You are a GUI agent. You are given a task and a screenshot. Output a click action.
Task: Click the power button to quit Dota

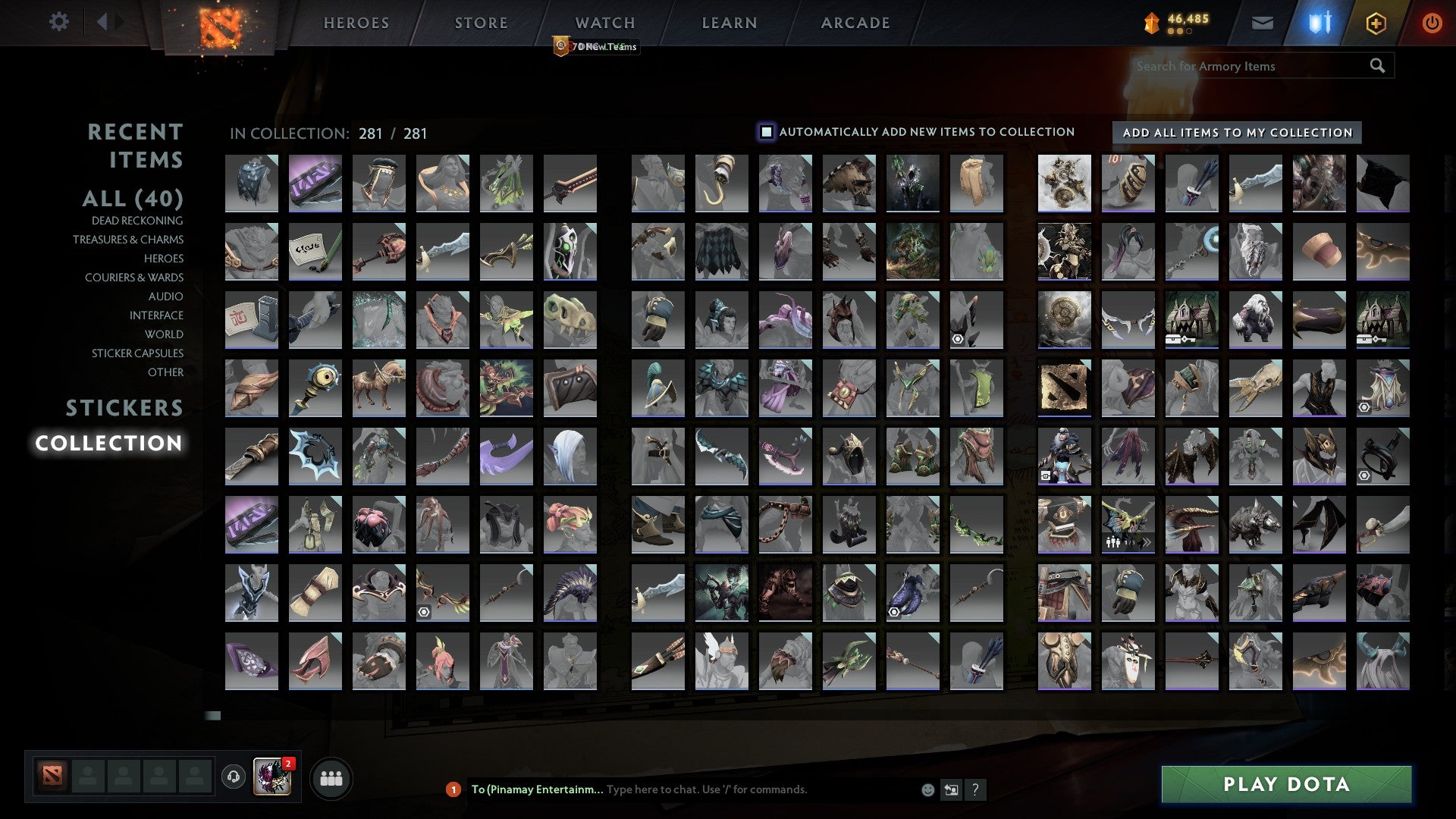click(1432, 23)
